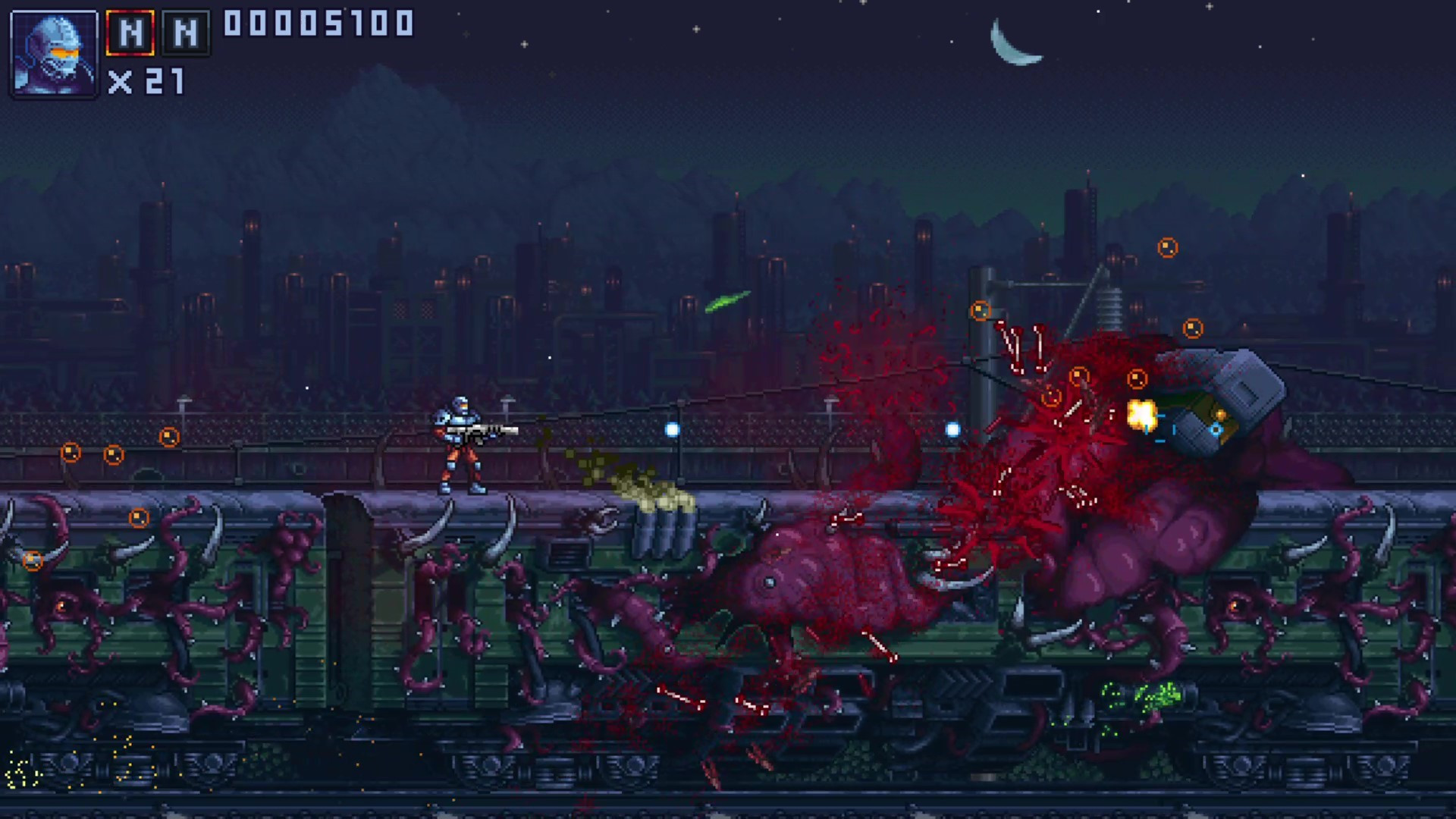This screenshot has width=1456, height=819.
Task: Toggle the first weapon slot's red highlight frame
Action: [x=128, y=32]
